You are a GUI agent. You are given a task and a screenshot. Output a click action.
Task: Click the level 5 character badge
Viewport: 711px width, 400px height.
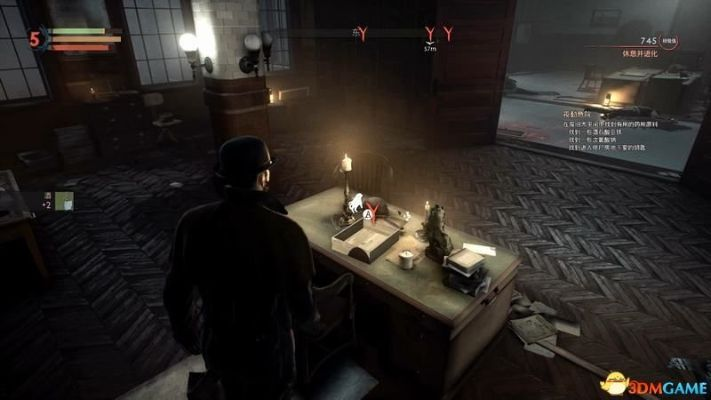[34, 40]
